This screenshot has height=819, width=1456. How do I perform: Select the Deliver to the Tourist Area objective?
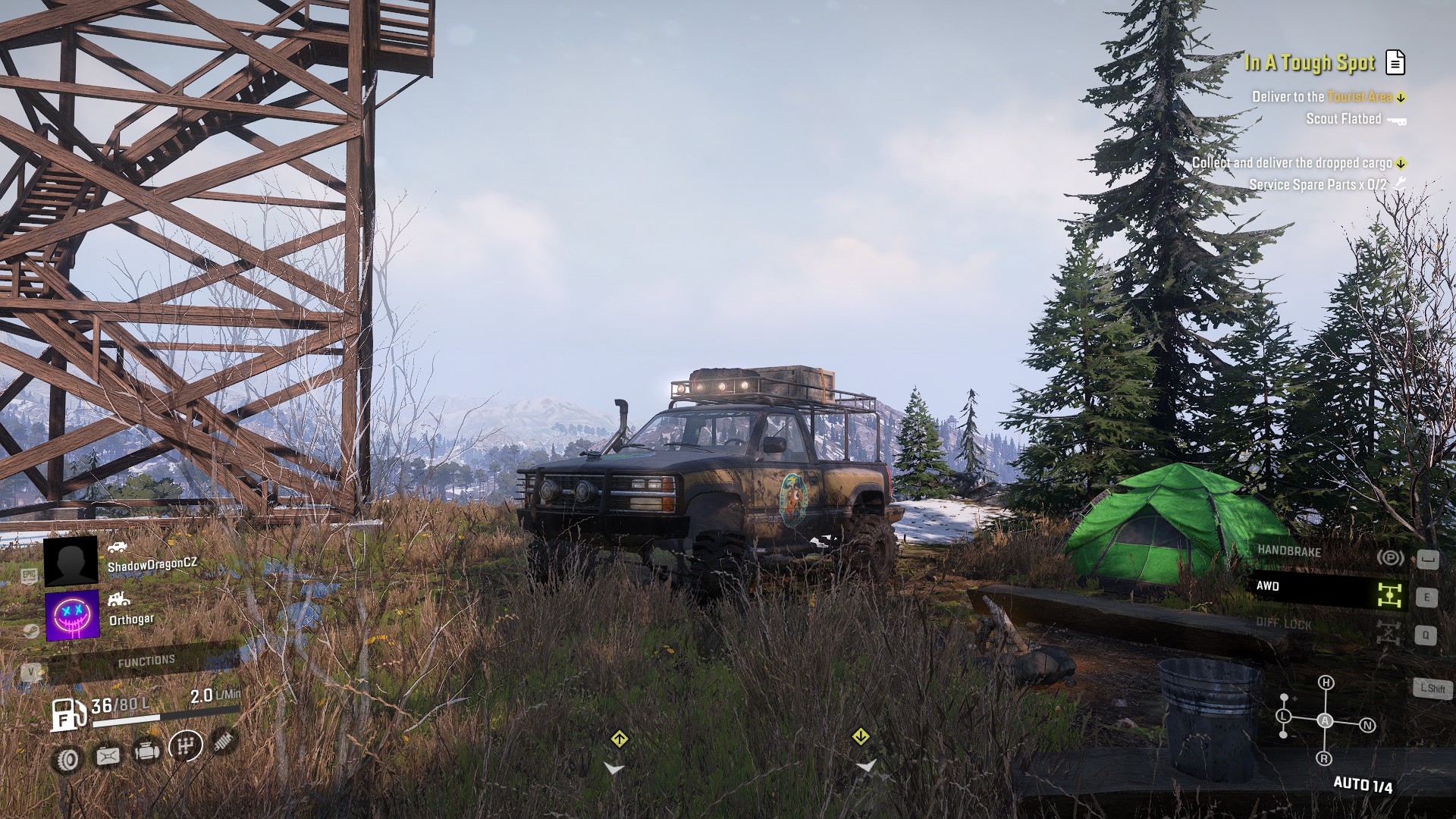coord(1322,97)
